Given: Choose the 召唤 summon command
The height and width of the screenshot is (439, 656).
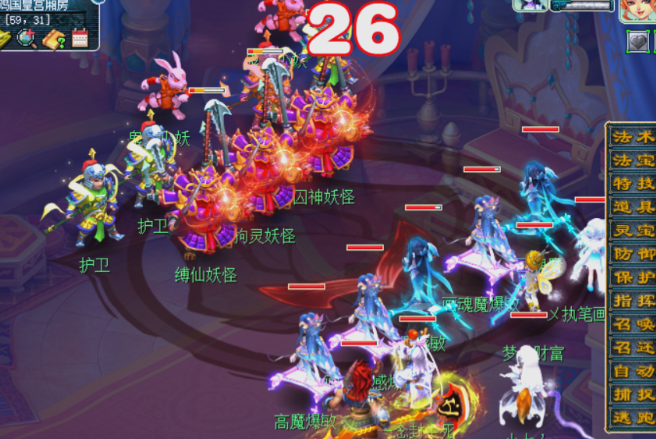Looking at the screenshot, I should click(x=632, y=324).
